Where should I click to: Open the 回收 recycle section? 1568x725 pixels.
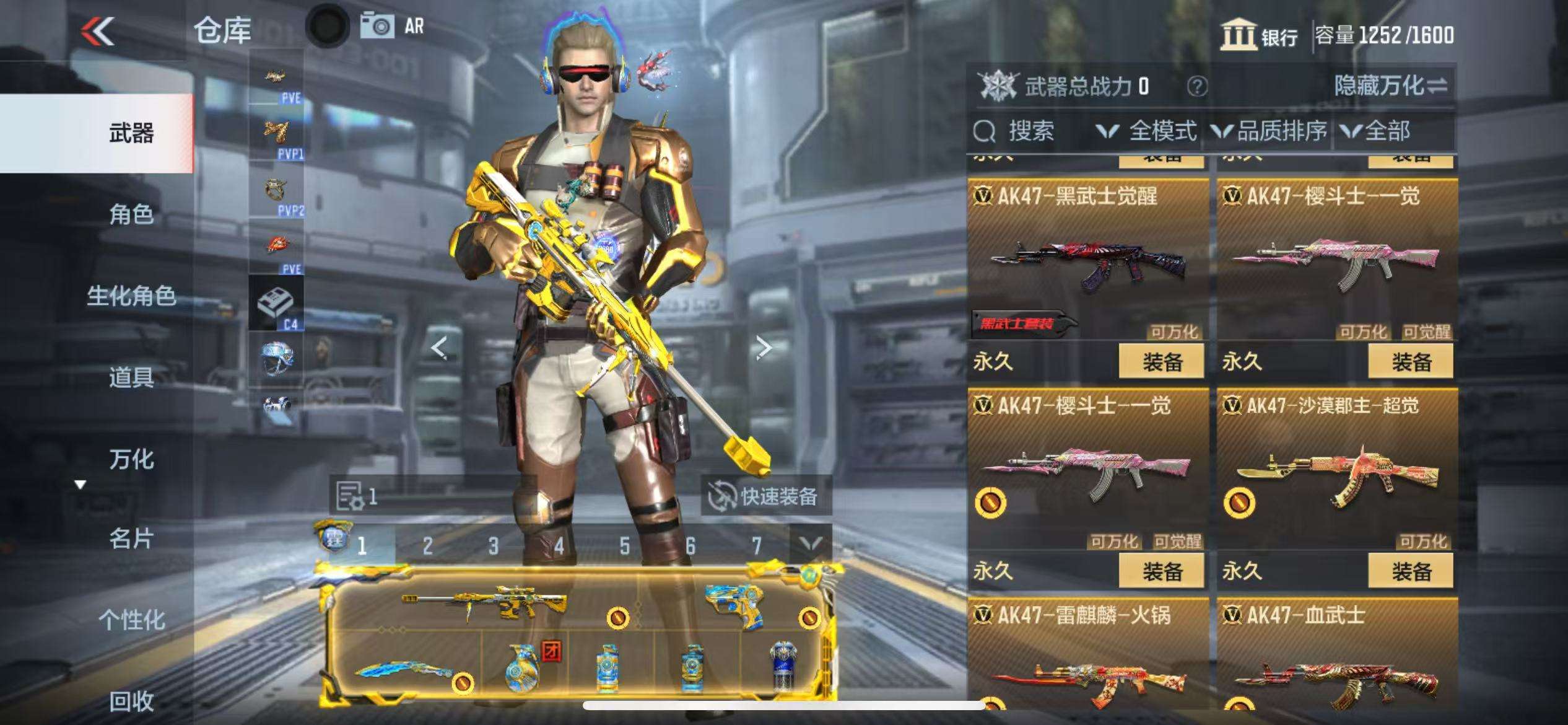point(131,701)
